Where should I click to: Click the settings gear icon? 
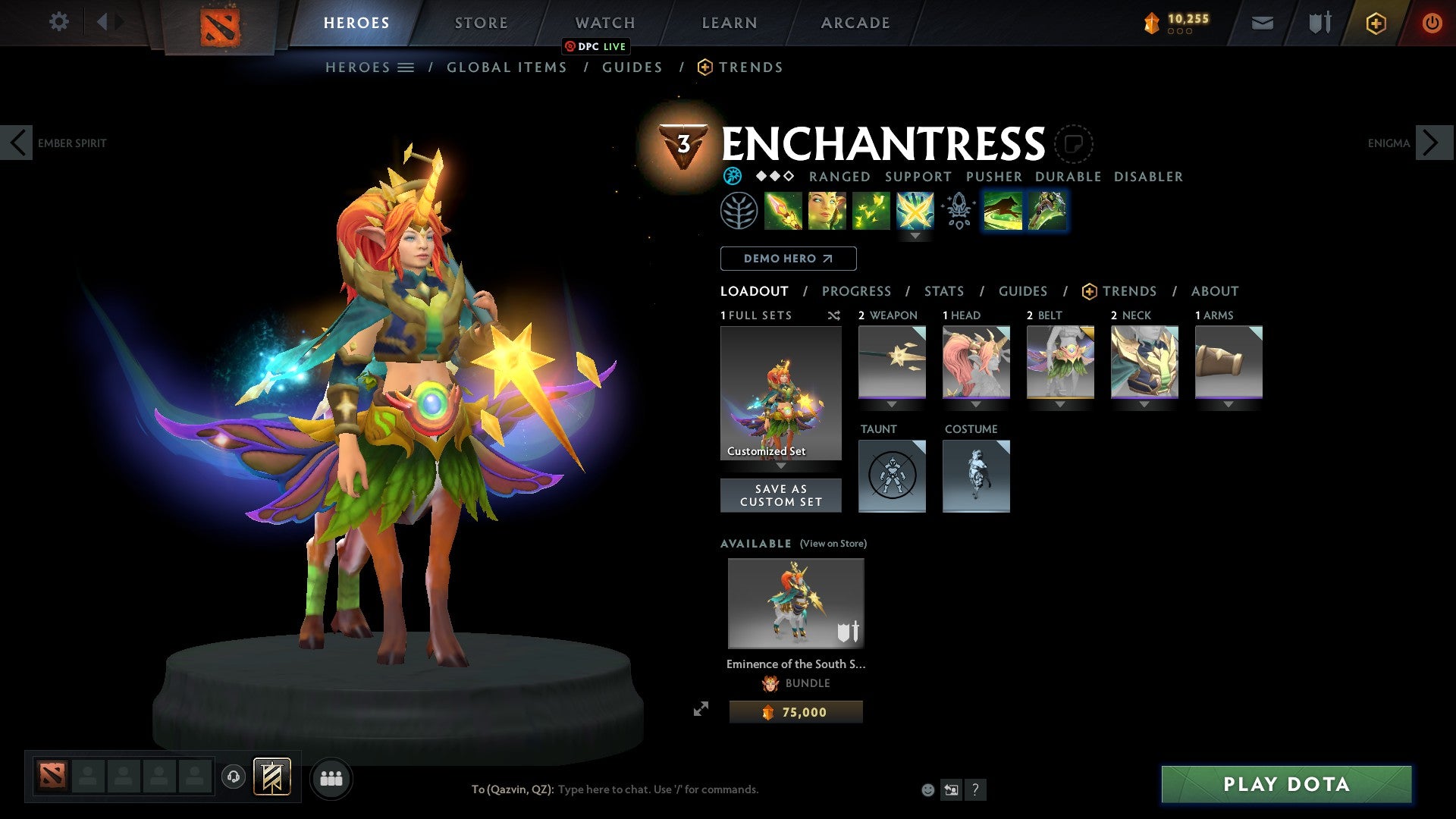tap(58, 22)
